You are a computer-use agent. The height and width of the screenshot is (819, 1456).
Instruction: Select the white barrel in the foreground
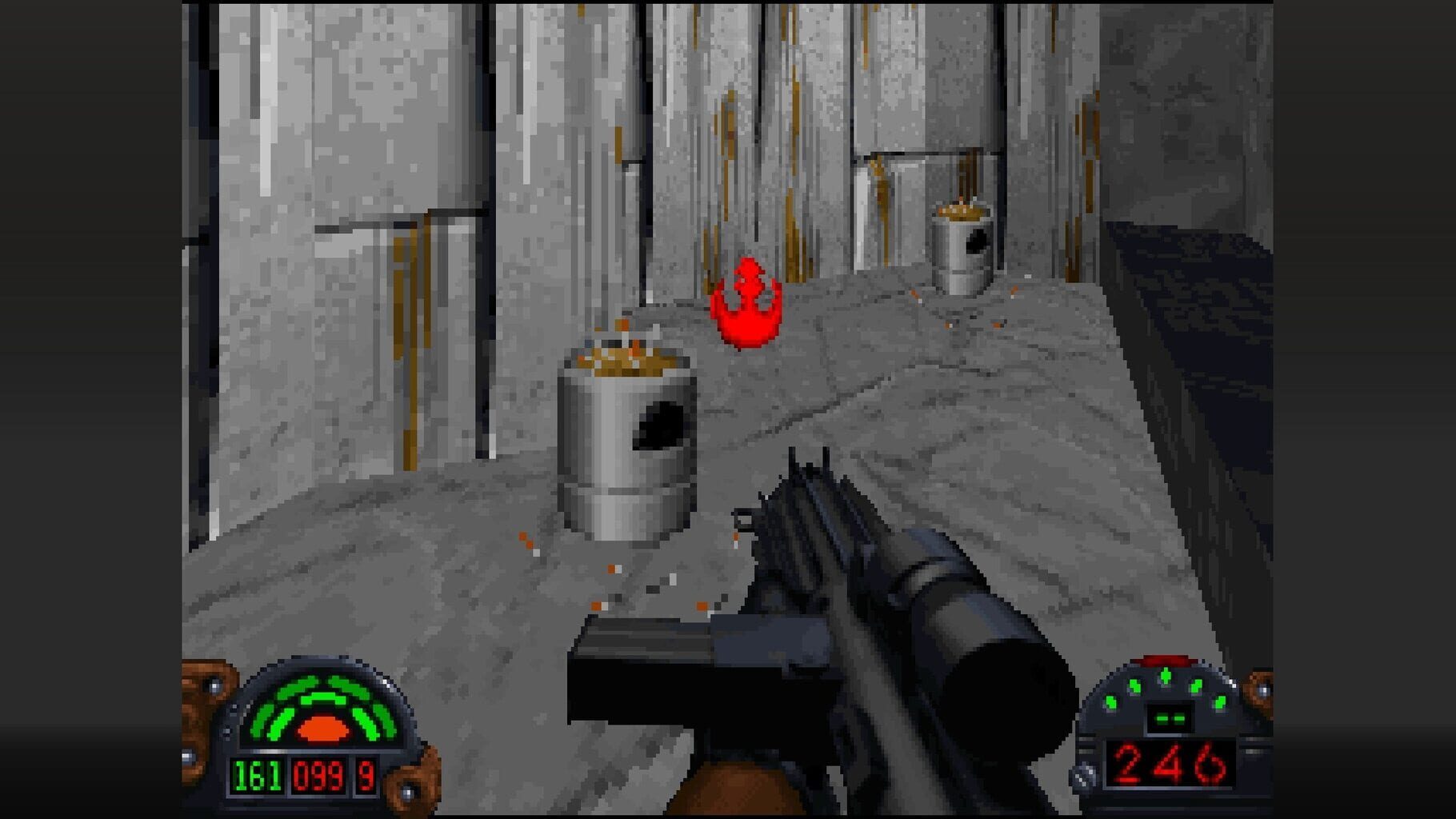tap(628, 456)
